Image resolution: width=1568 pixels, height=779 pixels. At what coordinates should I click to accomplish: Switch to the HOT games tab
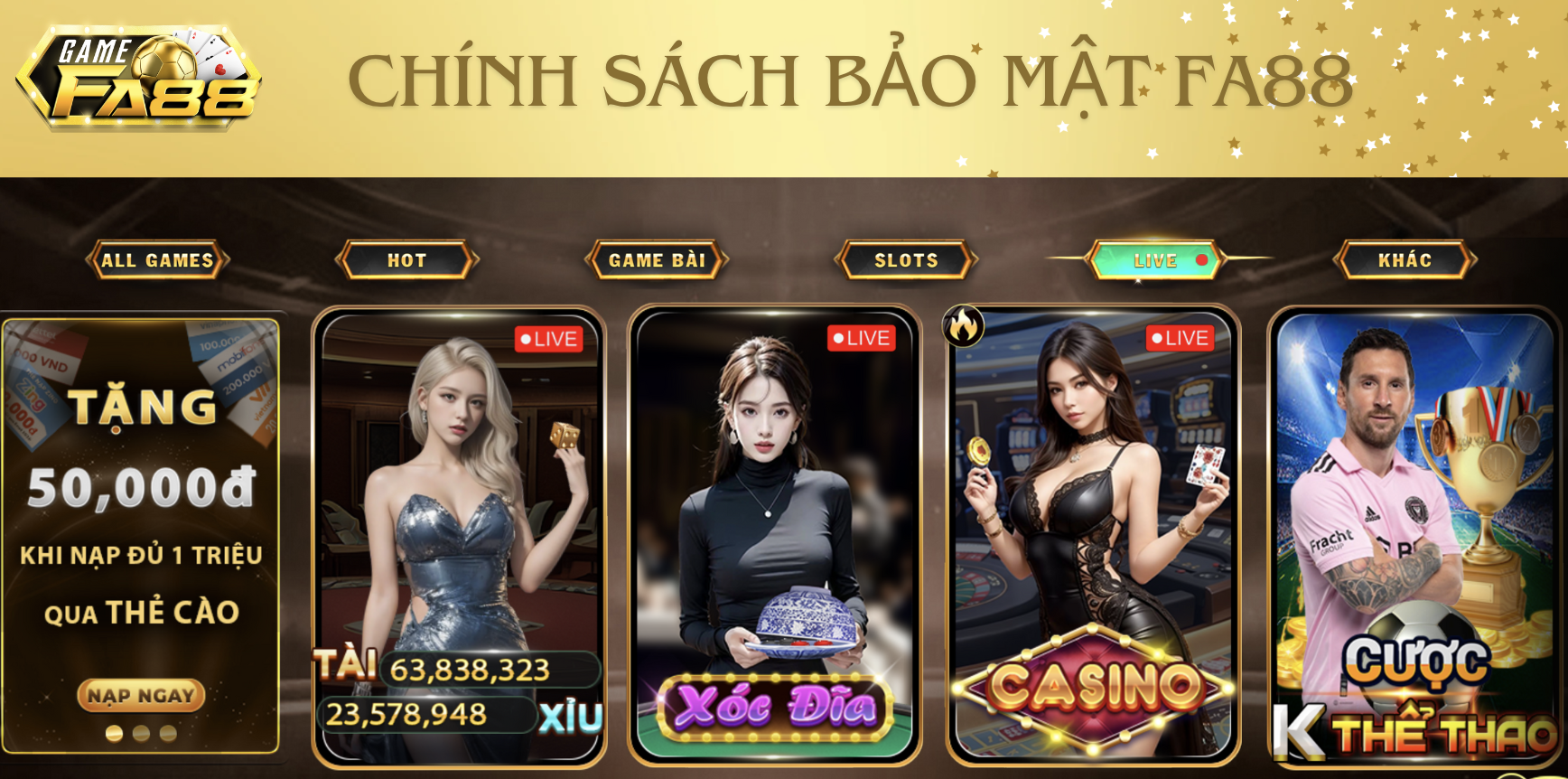pos(406,260)
